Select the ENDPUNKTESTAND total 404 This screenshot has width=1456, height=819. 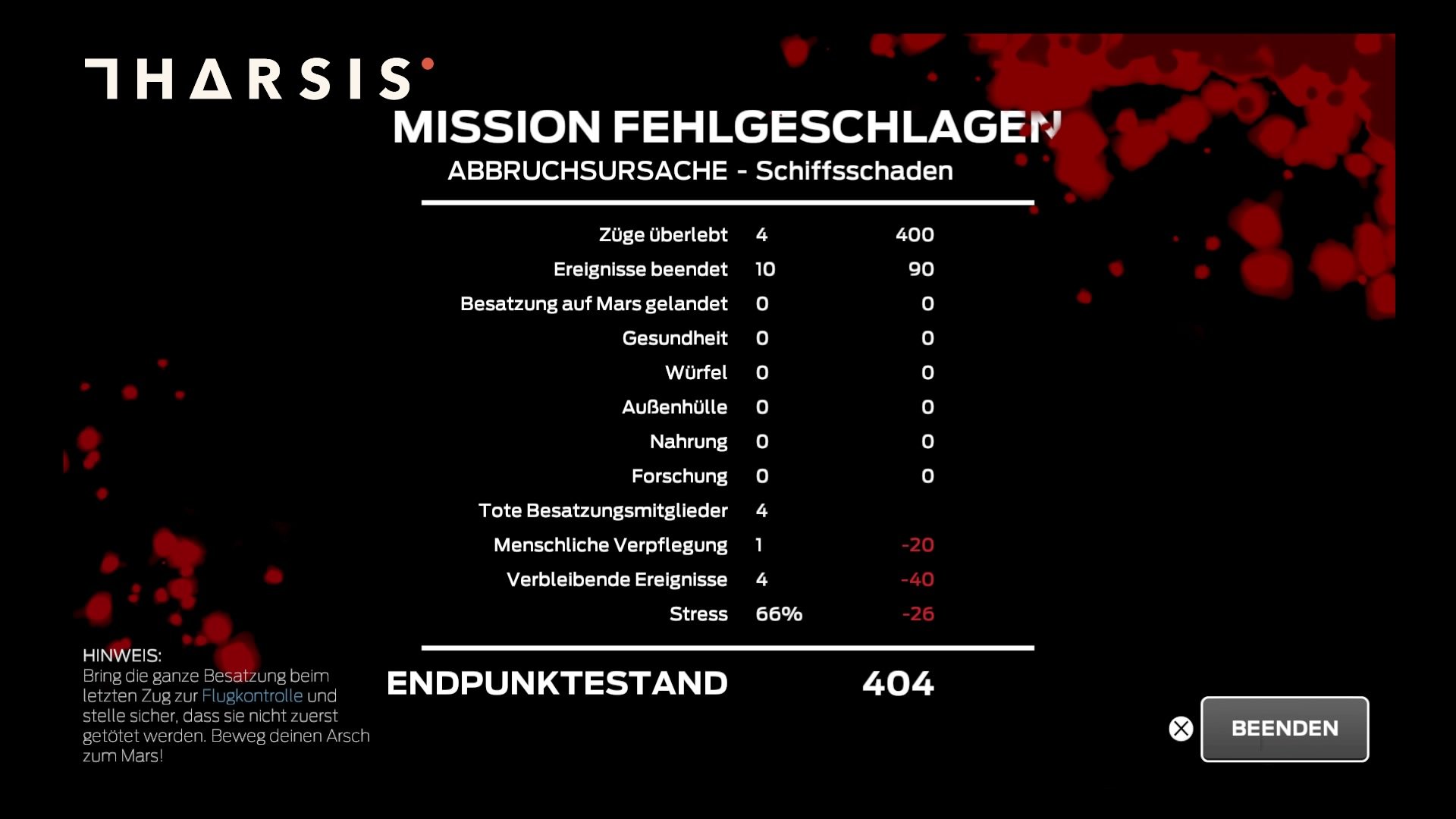(x=898, y=683)
